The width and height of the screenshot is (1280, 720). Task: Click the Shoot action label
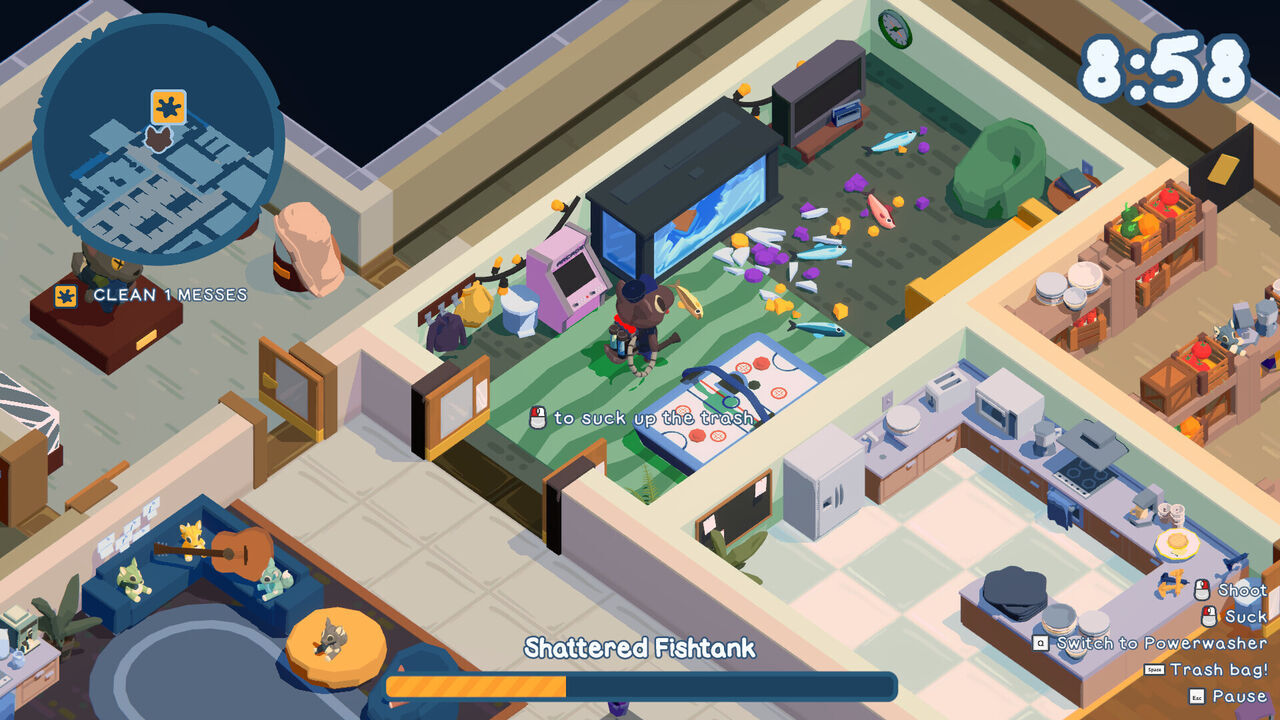point(1242,590)
